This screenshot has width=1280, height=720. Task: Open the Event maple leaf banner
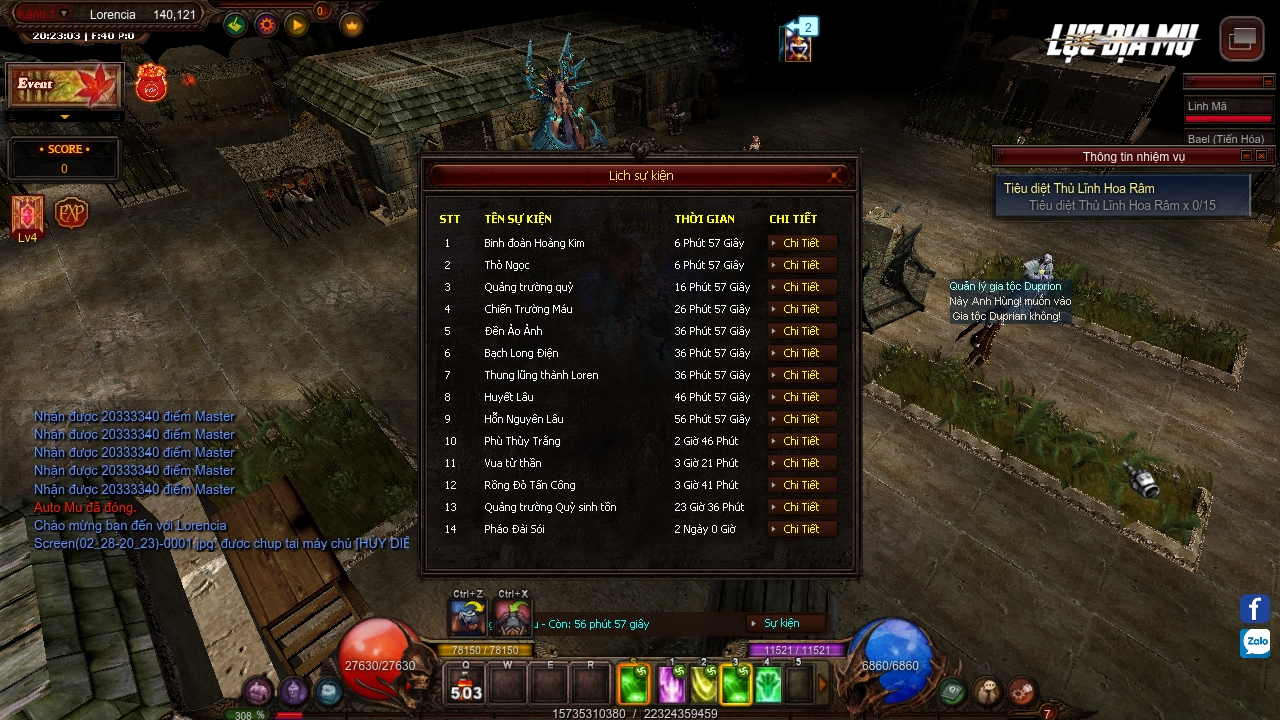65,86
